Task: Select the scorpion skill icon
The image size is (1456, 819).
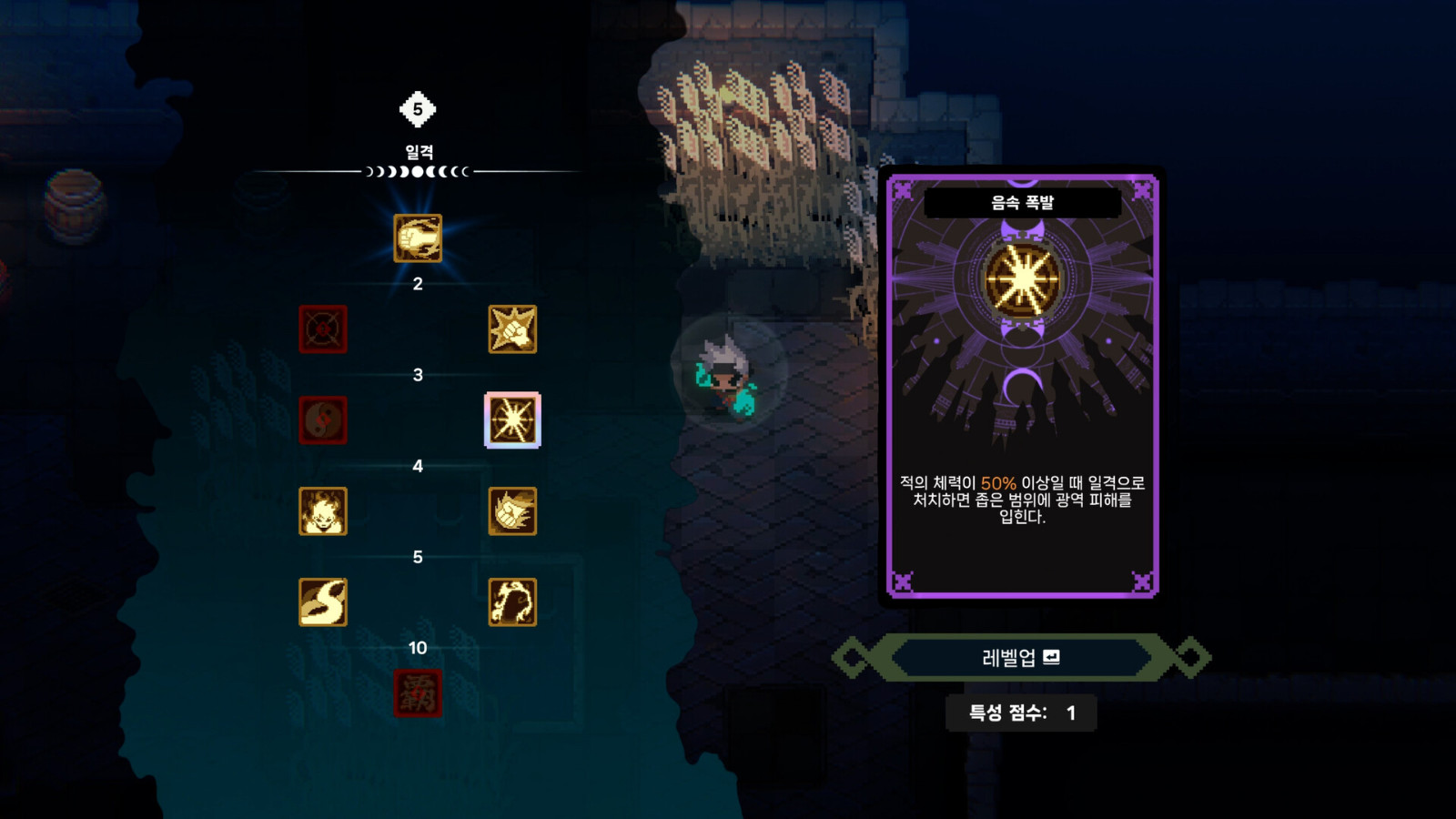Action: [512, 602]
